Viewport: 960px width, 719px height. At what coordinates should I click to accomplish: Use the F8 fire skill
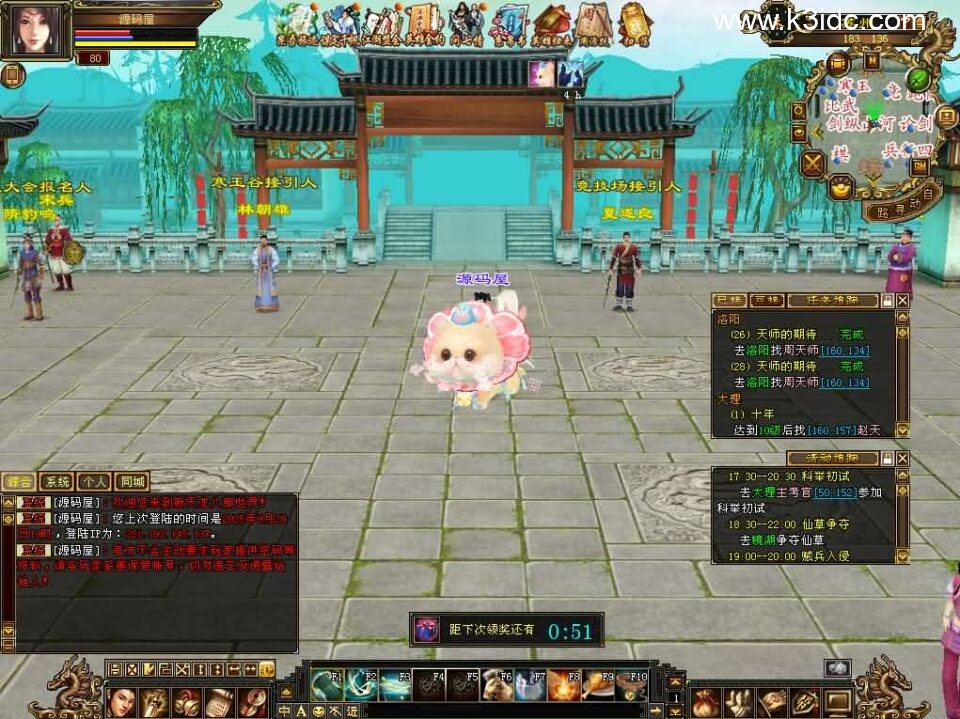[x=563, y=684]
